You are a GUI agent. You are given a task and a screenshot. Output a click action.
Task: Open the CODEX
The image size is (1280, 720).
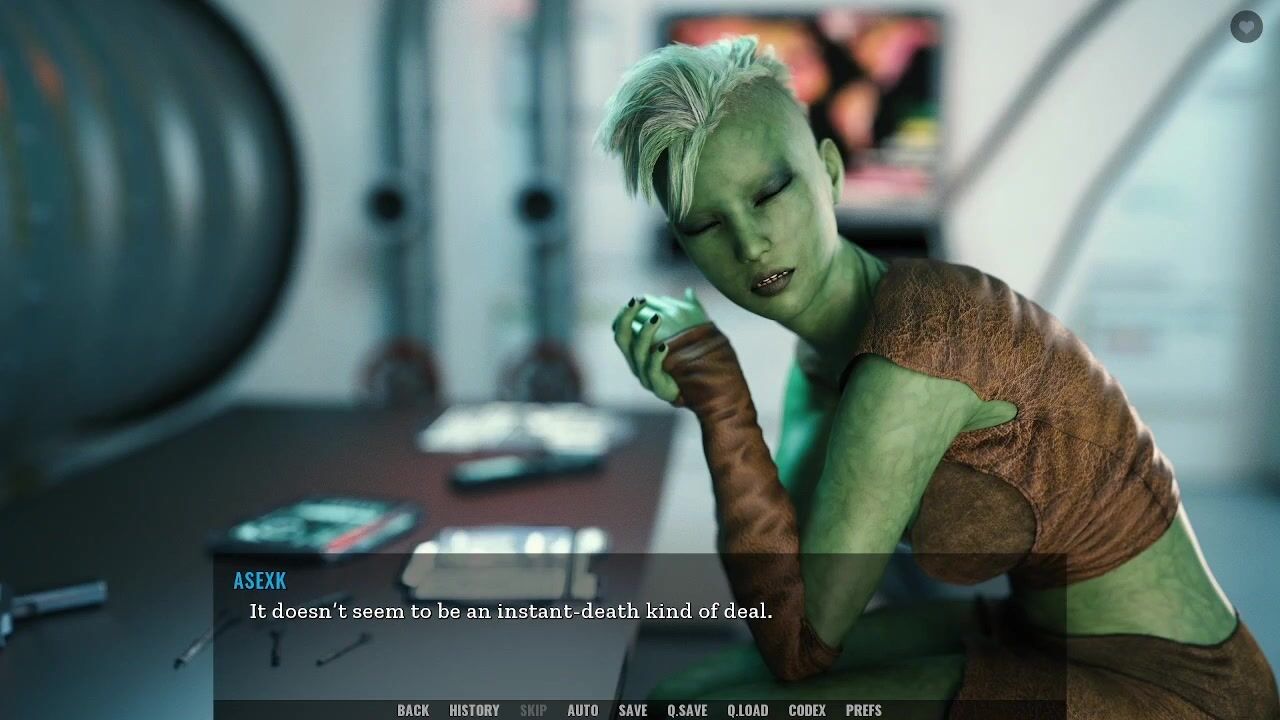[x=807, y=710]
